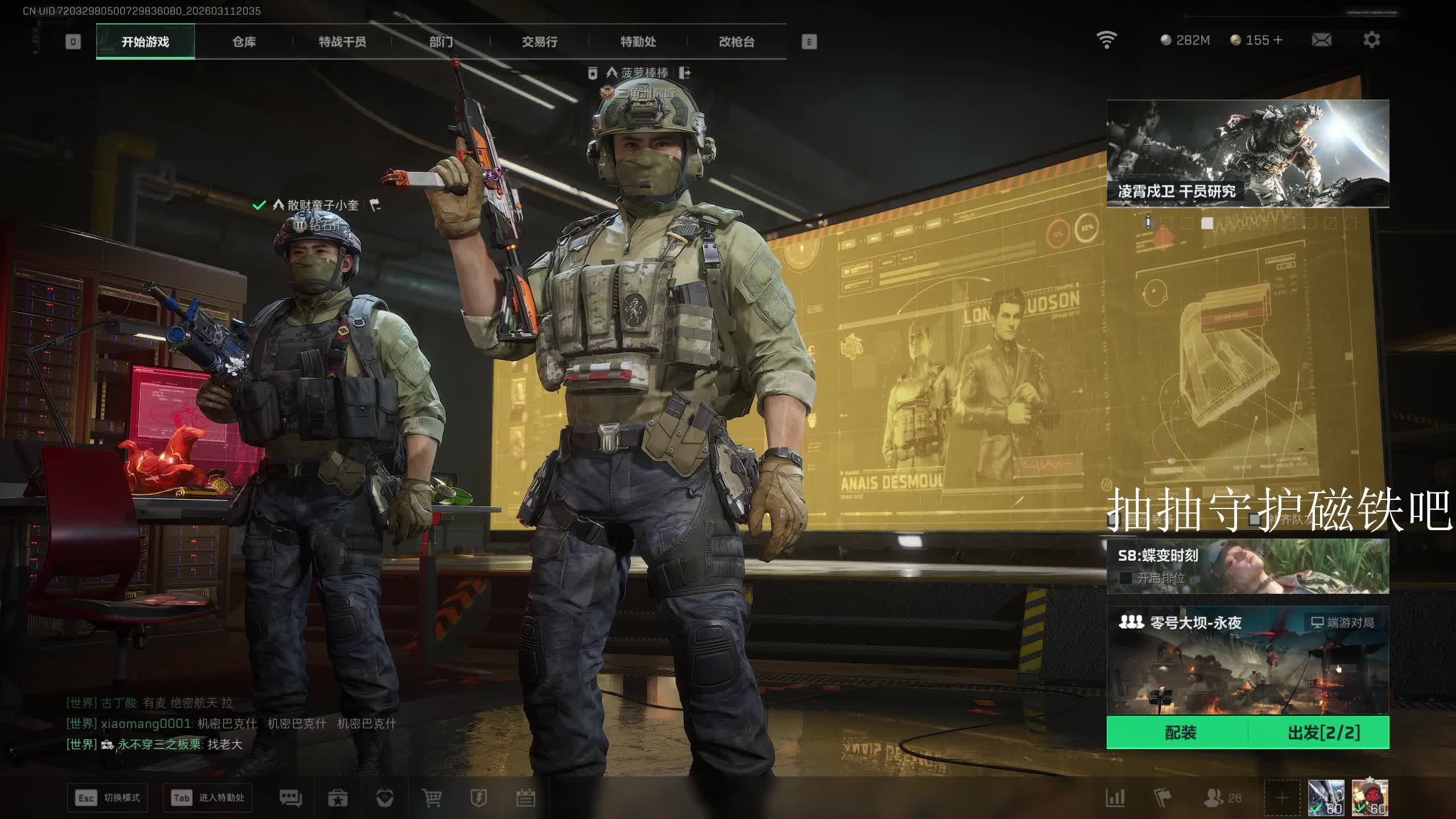
Task: Toggle the 开启排位 checkbox
Action: [1125, 578]
